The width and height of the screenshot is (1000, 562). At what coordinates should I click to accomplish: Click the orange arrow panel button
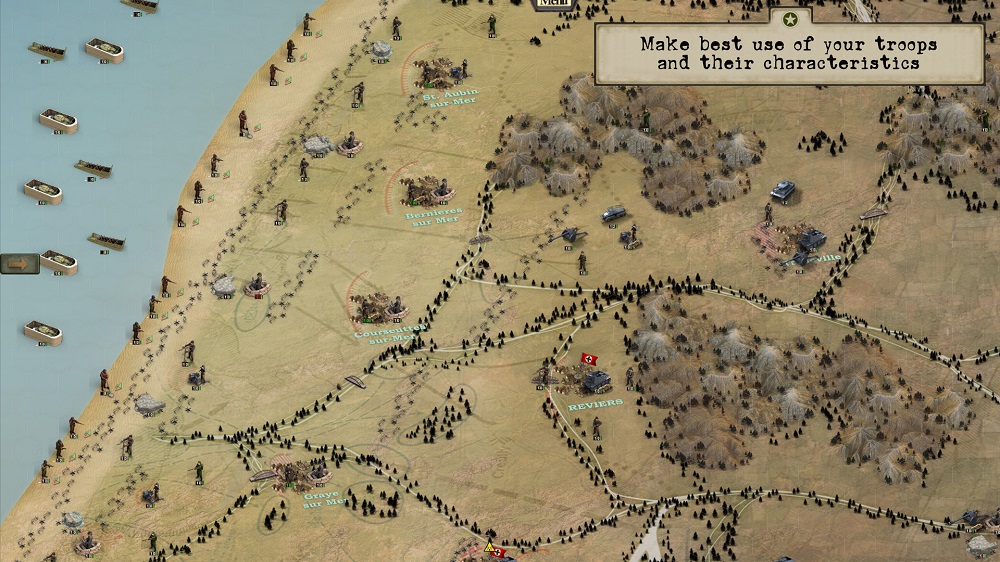(19, 263)
